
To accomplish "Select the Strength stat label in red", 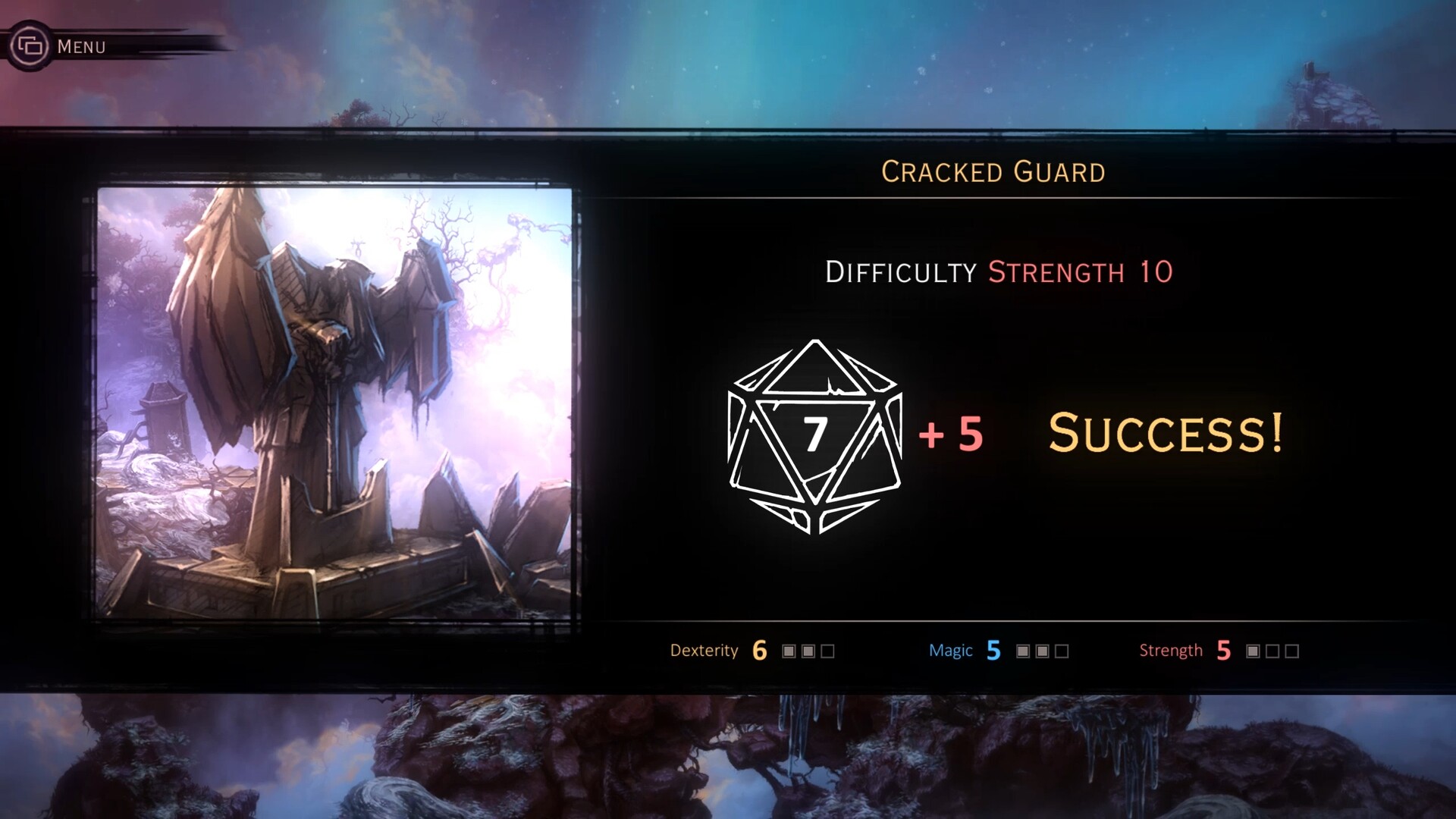I will pos(1171,651).
